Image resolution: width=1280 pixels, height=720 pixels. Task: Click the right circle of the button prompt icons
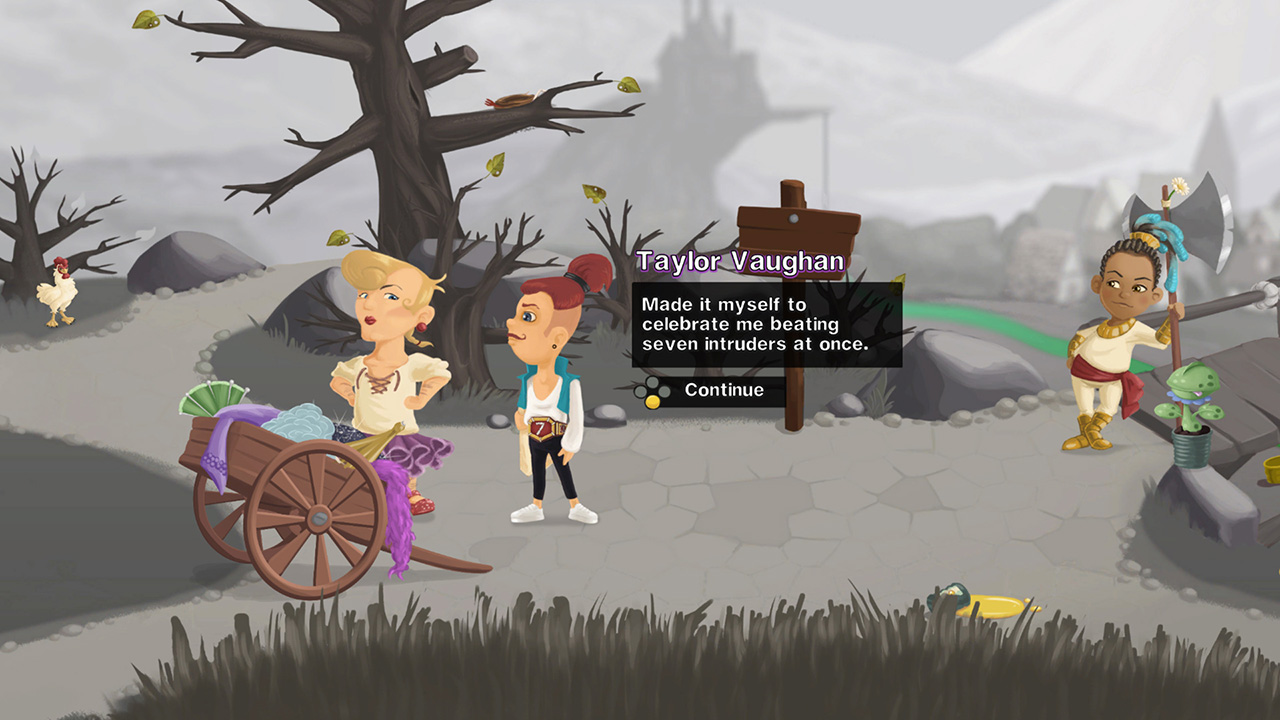click(x=663, y=390)
